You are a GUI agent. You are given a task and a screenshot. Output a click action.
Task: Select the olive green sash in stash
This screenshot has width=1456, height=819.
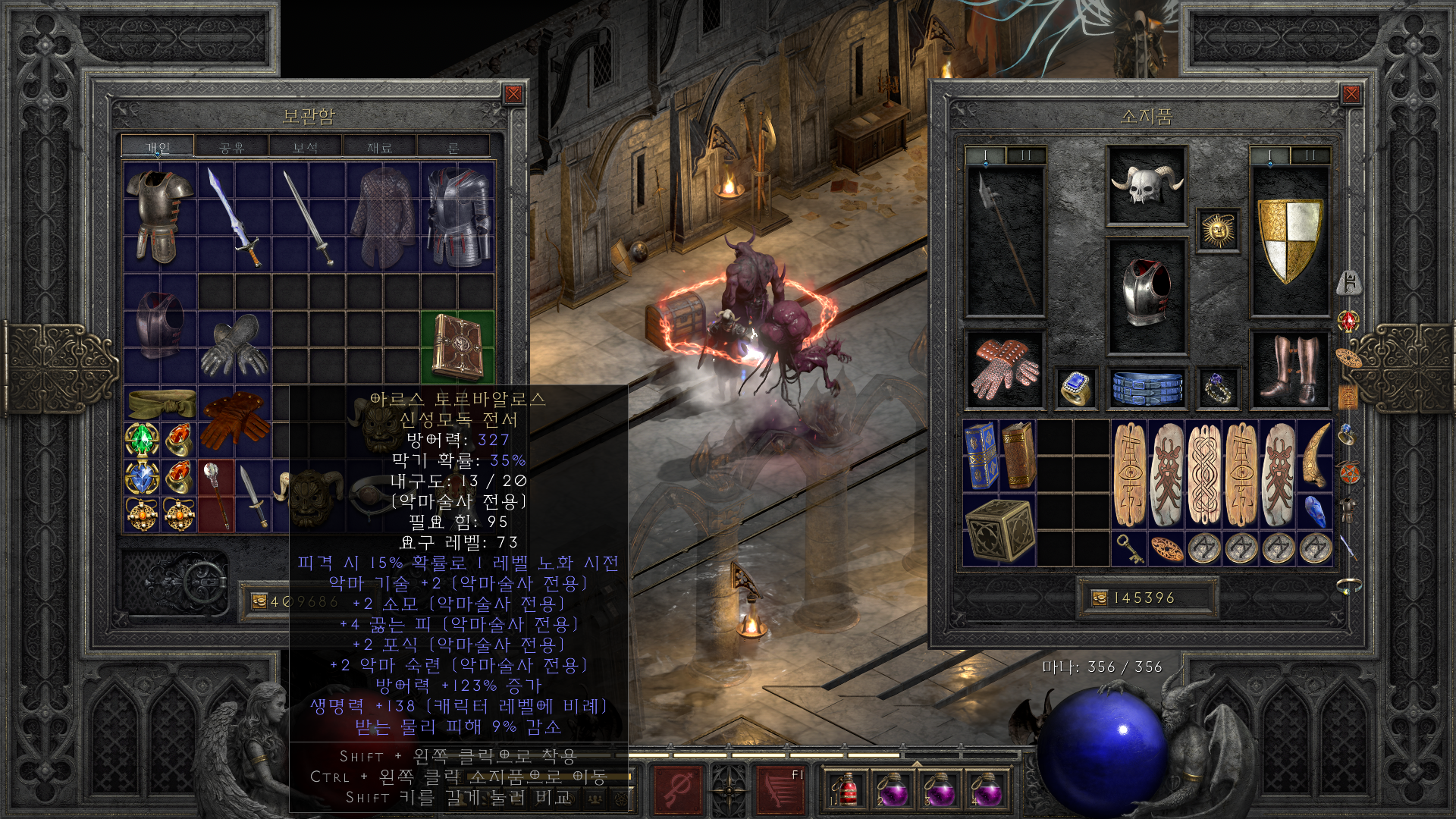coord(161,403)
